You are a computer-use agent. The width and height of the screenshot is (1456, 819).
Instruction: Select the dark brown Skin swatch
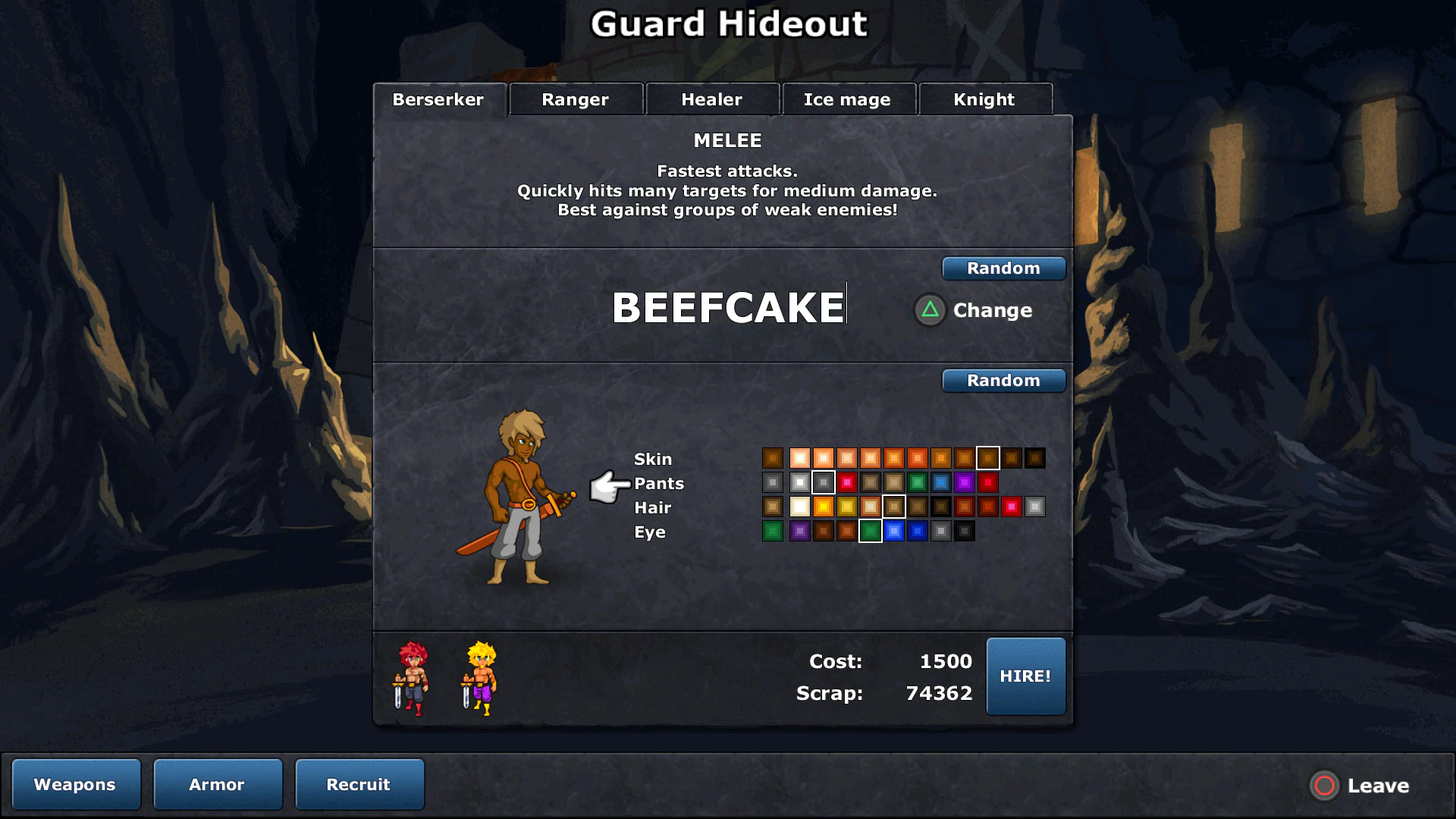(1037, 457)
